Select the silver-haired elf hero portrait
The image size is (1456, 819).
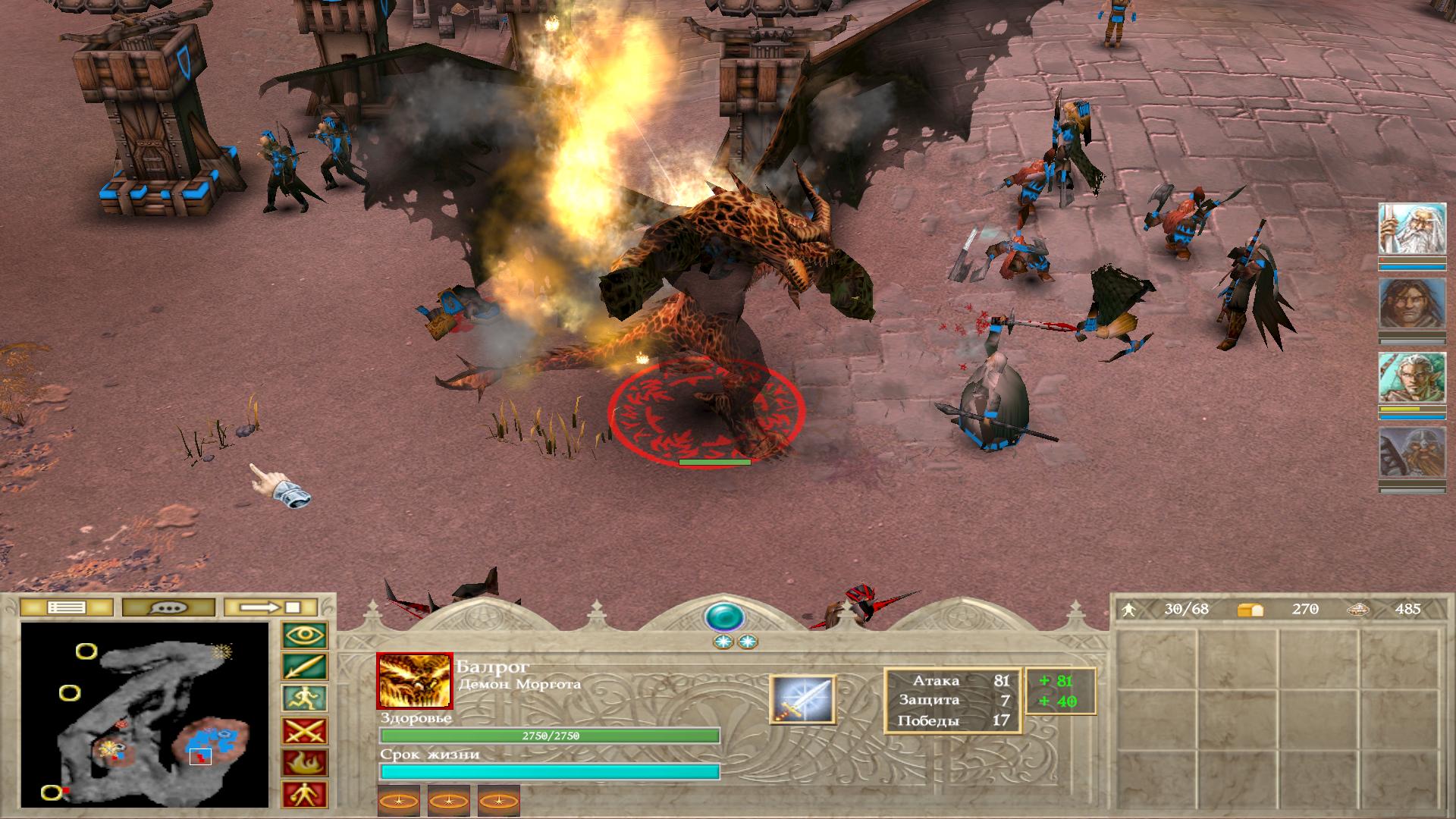(1411, 378)
